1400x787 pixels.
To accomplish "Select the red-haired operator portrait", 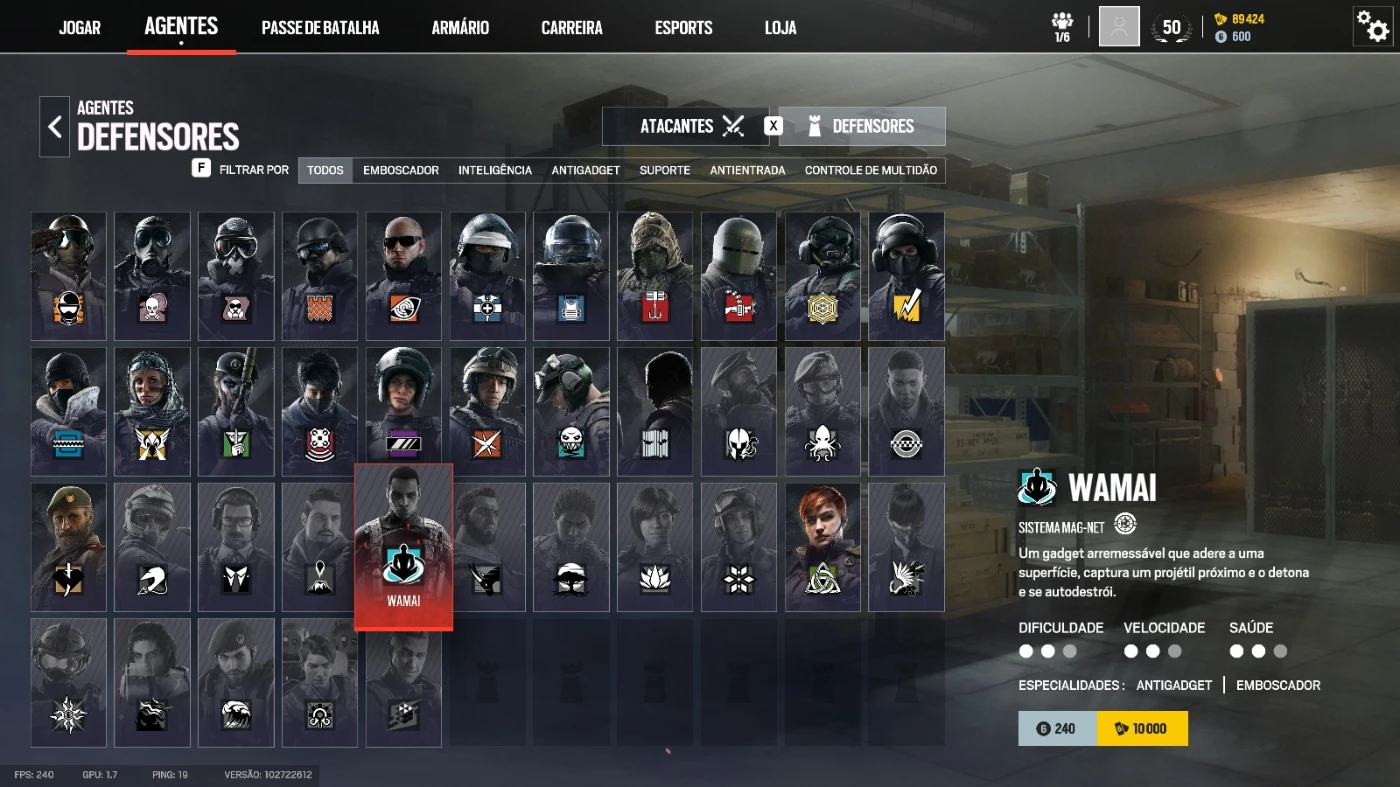I will 822,547.
